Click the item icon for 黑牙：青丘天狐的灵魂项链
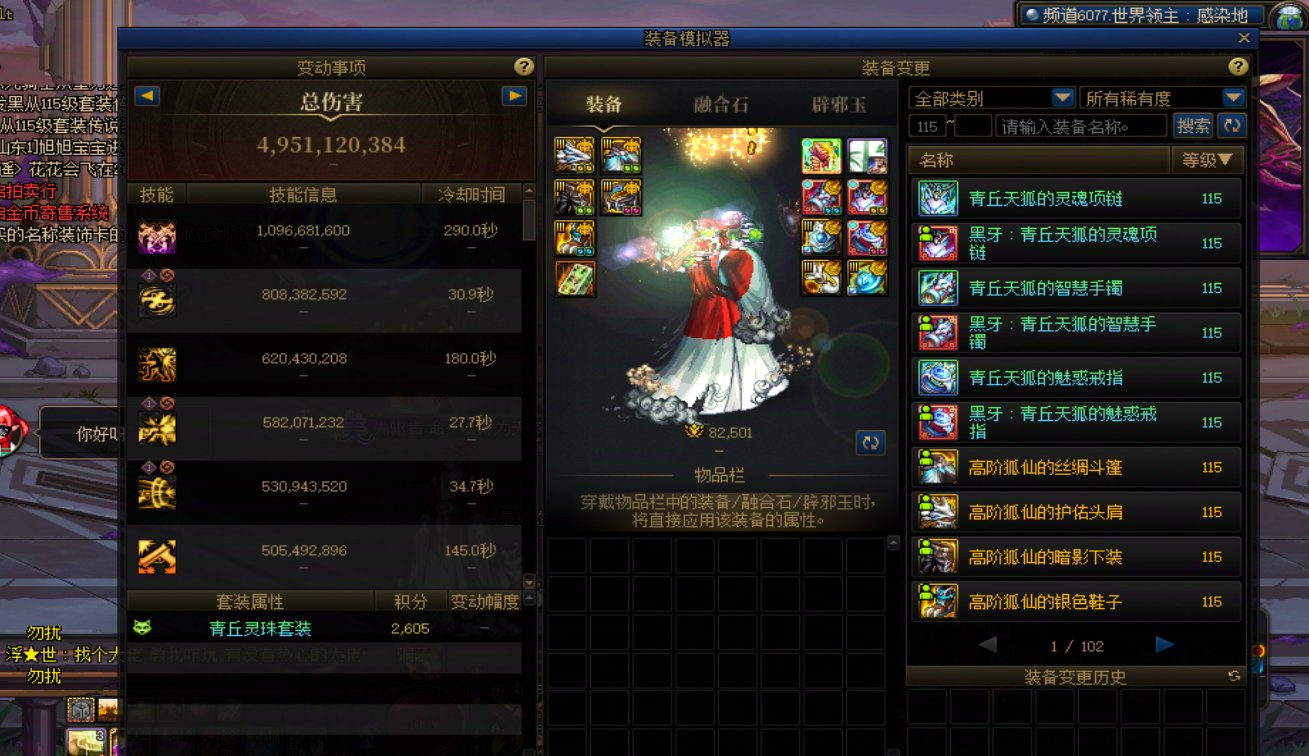 point(937,243)
